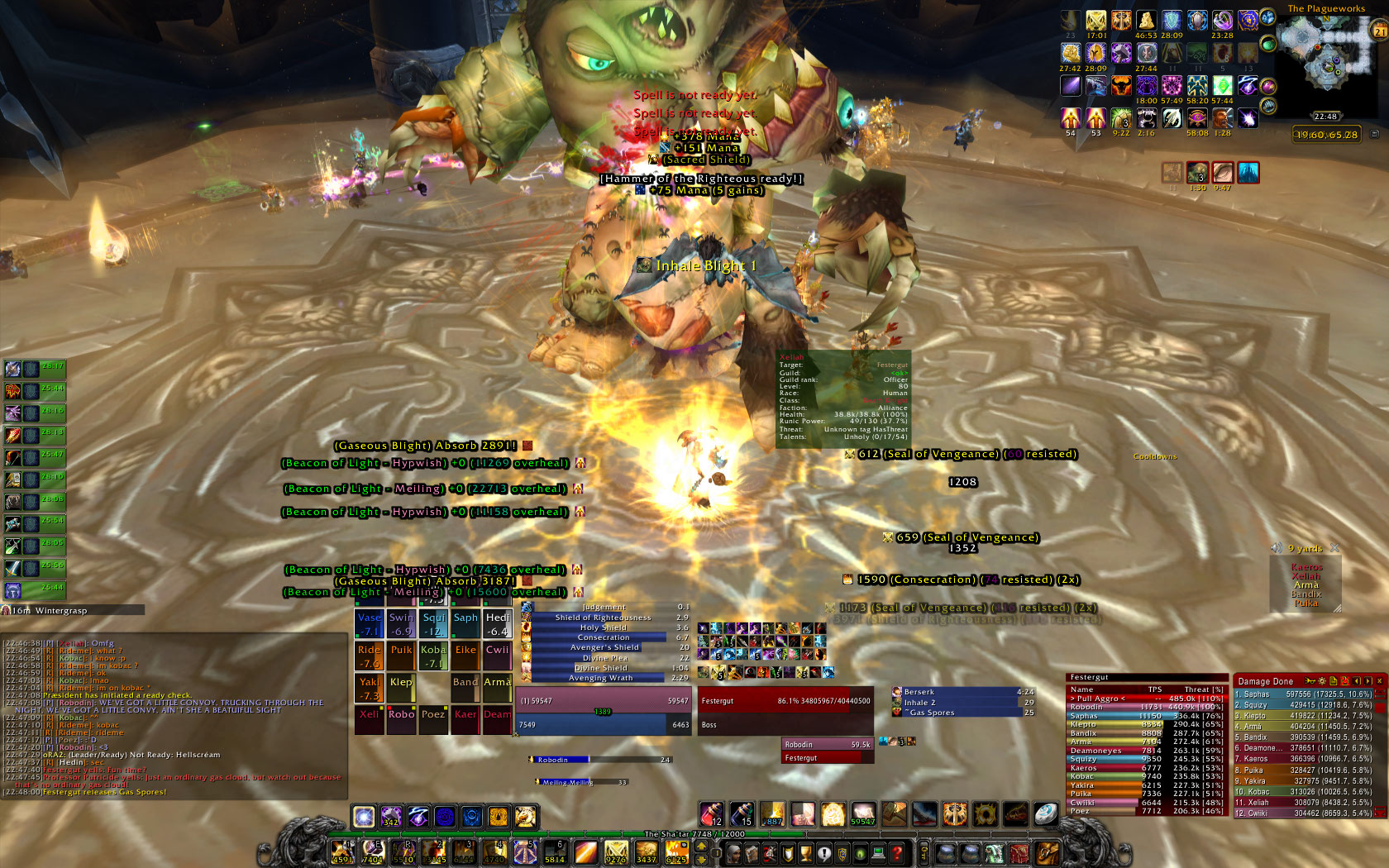The width and height of the screenshot is (1389, 868).
Task: Use the red health potion with 12 charges
Action: tap(712, 814)
